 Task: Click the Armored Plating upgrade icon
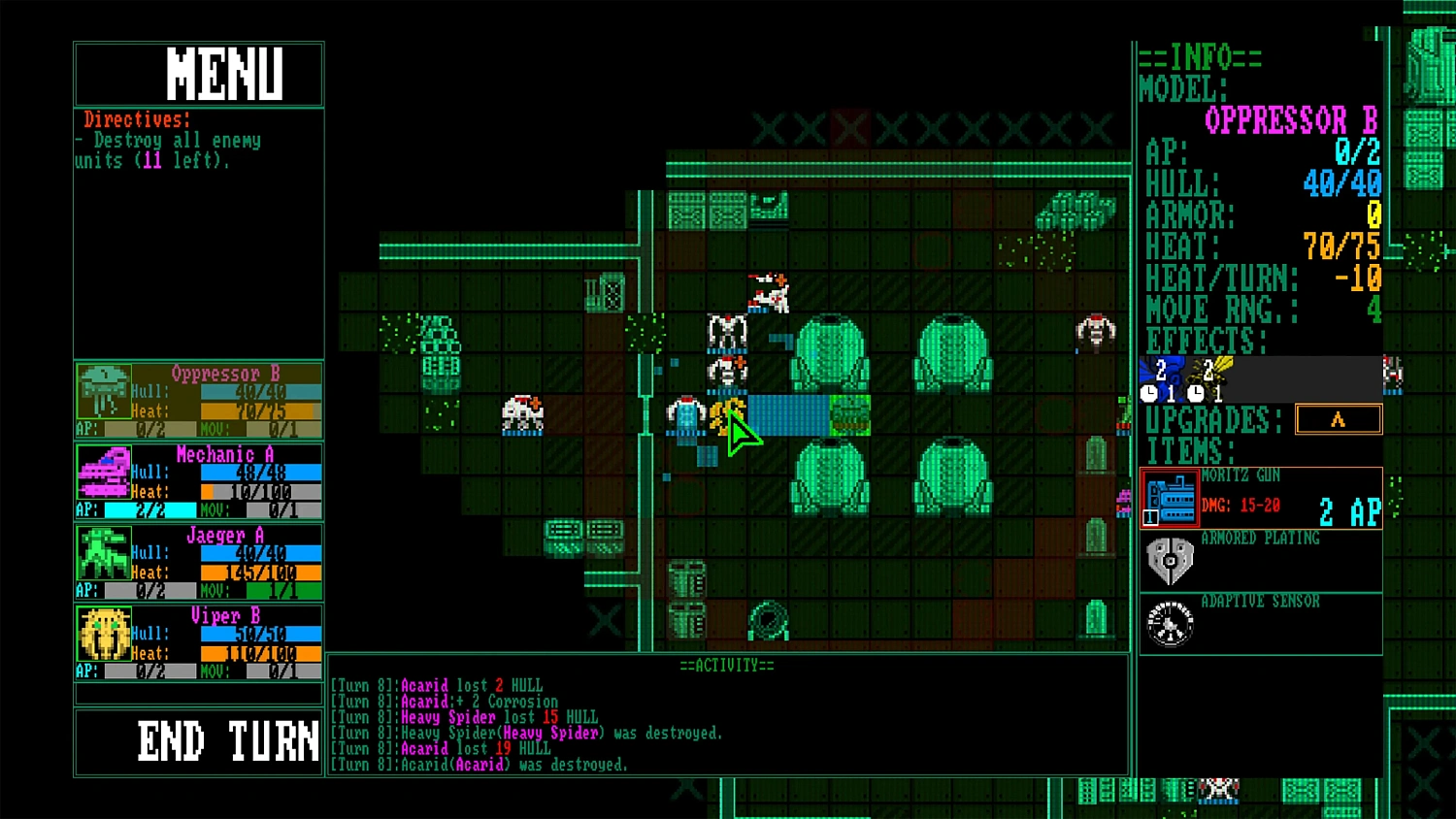click(x=1170, y=560)
